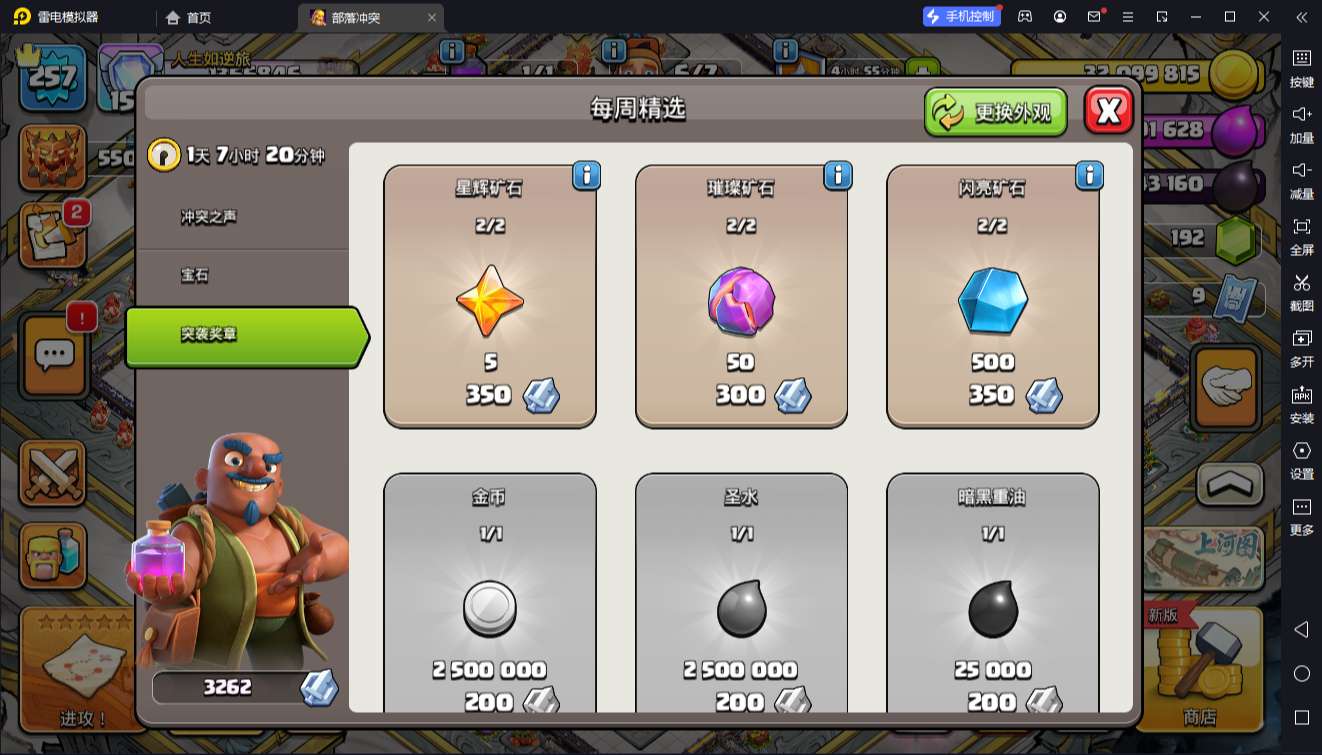Open the emulator 设置 panel
The image size is (1322, 755).
1301,459
